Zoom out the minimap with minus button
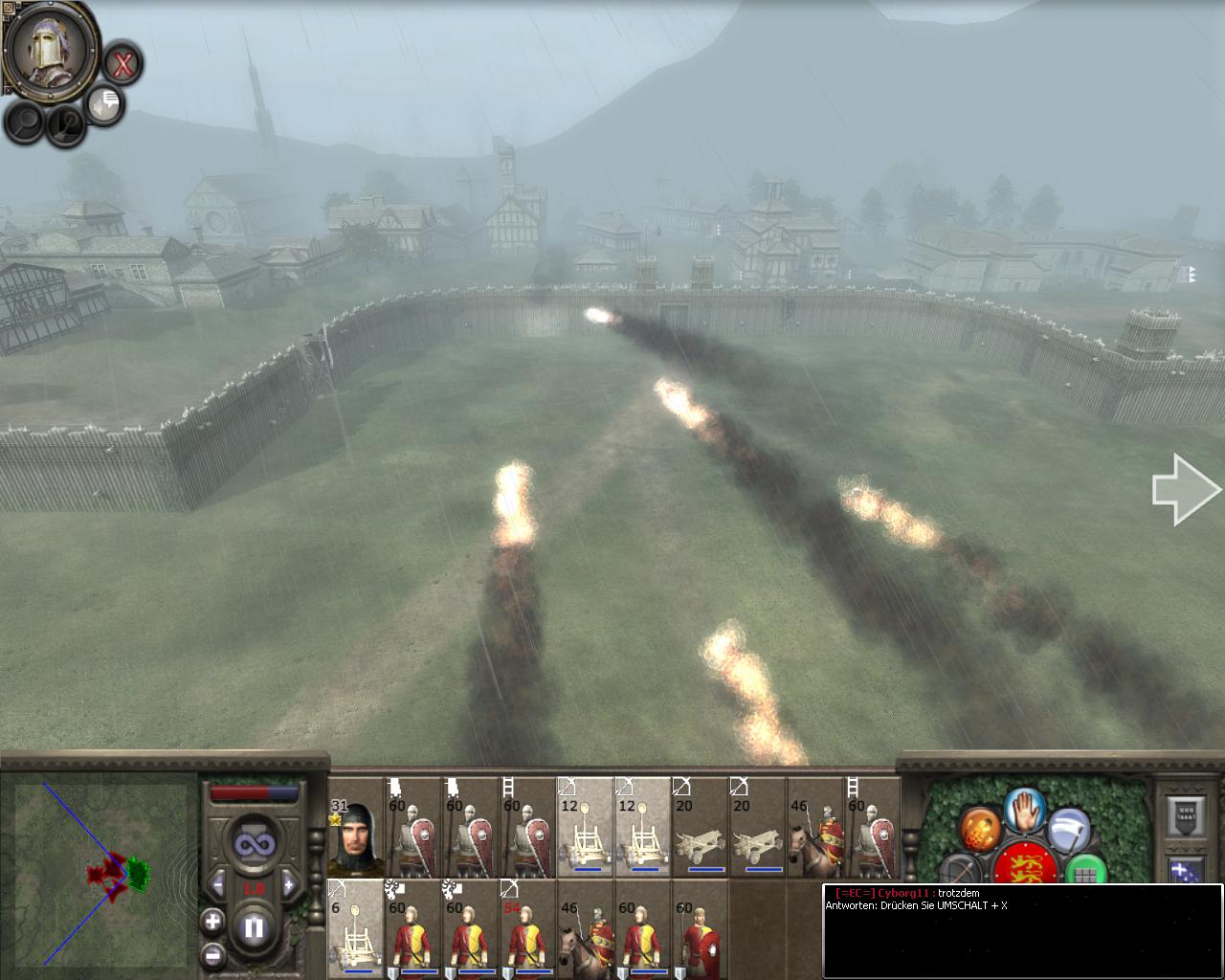This screenshot has width=1225, height=980. click(212, 954)
